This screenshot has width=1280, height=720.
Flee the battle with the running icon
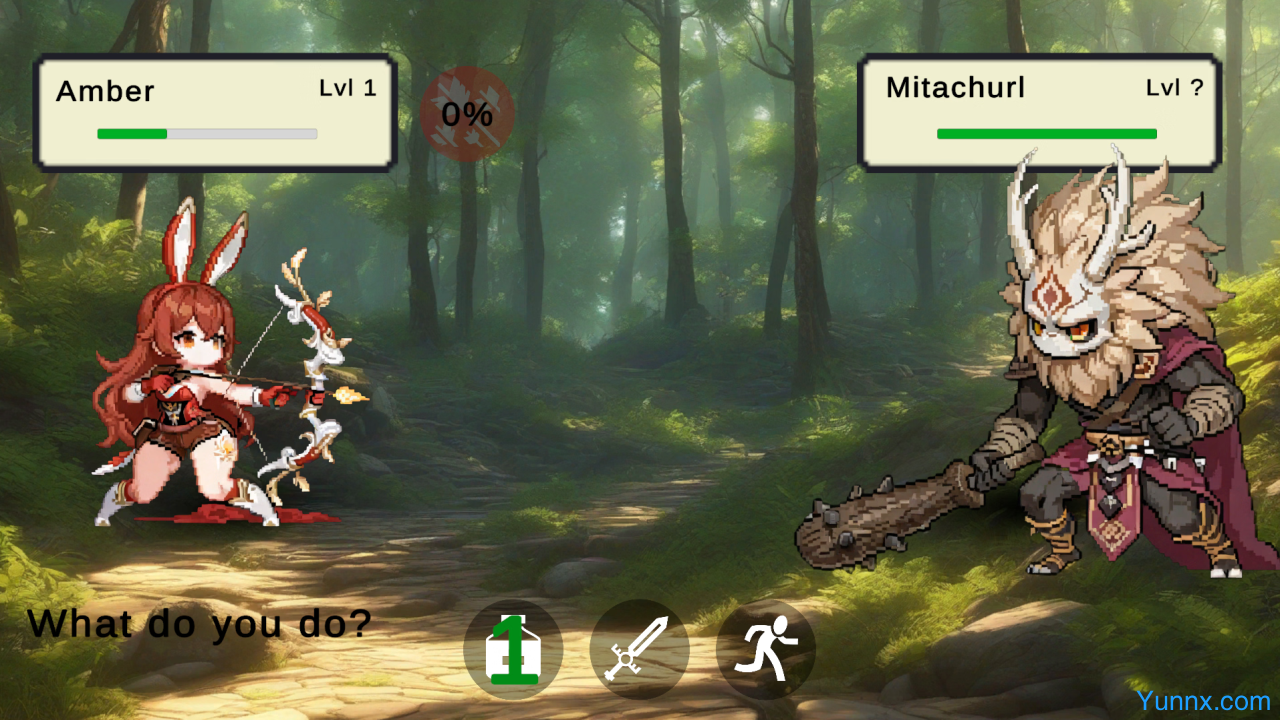[x=766, y=650]
